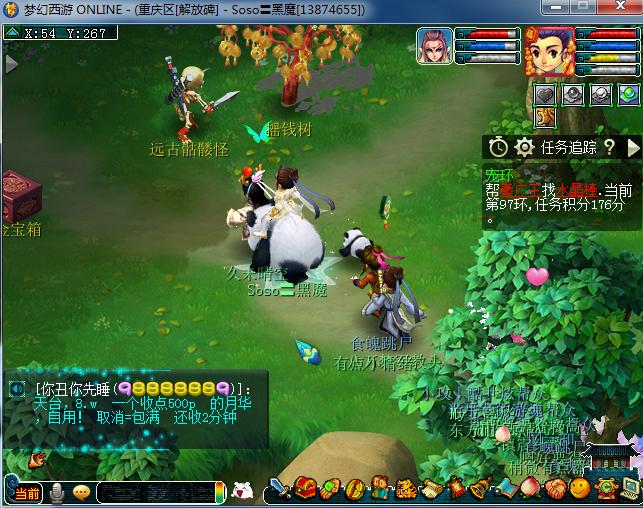
Task: Expand the left edge side panel arrow
Action: coord(11,64)
